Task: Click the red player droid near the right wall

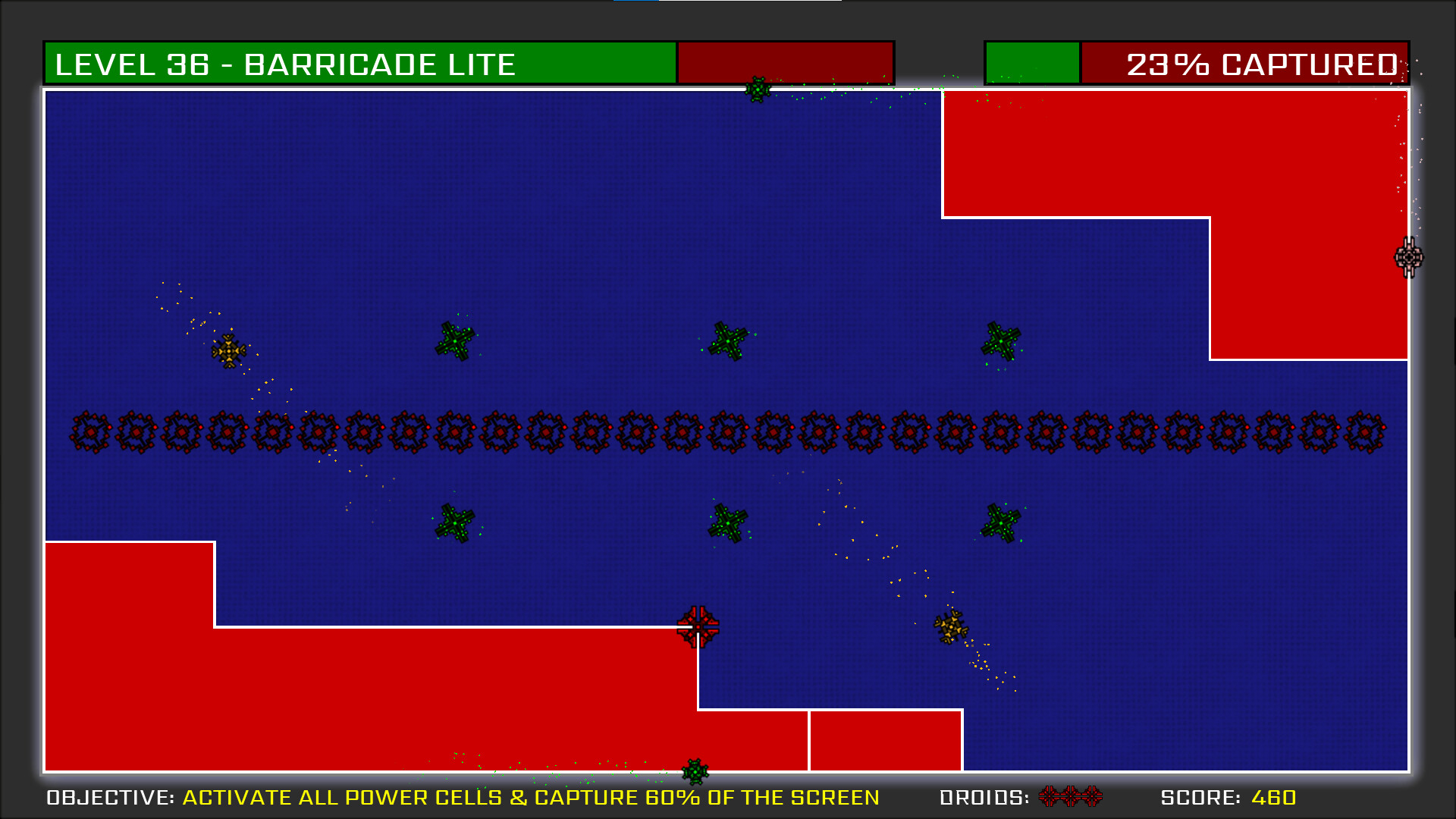Action: 1408,258
